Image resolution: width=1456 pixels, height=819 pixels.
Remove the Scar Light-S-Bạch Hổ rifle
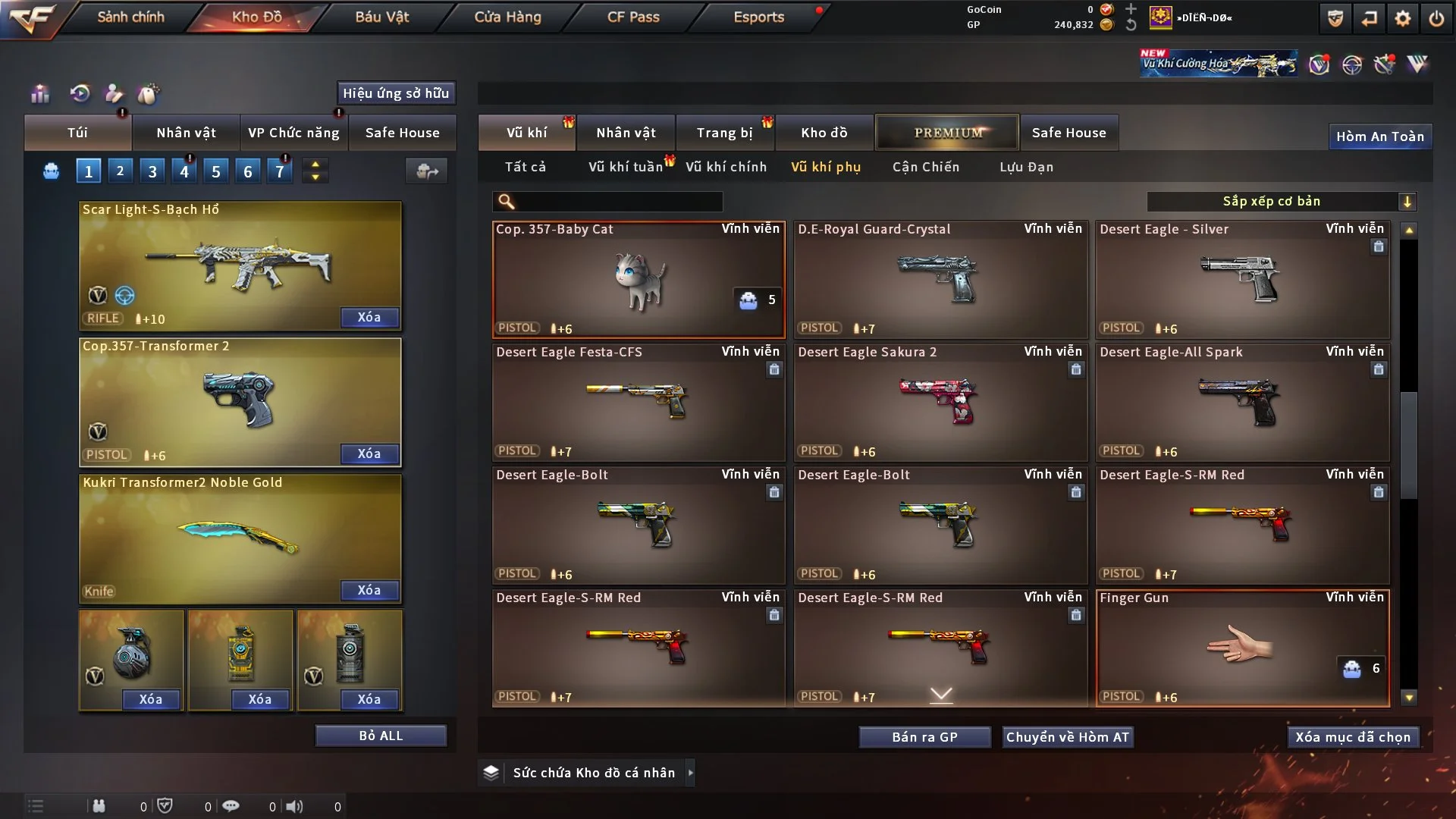click(x=369, y=317)
